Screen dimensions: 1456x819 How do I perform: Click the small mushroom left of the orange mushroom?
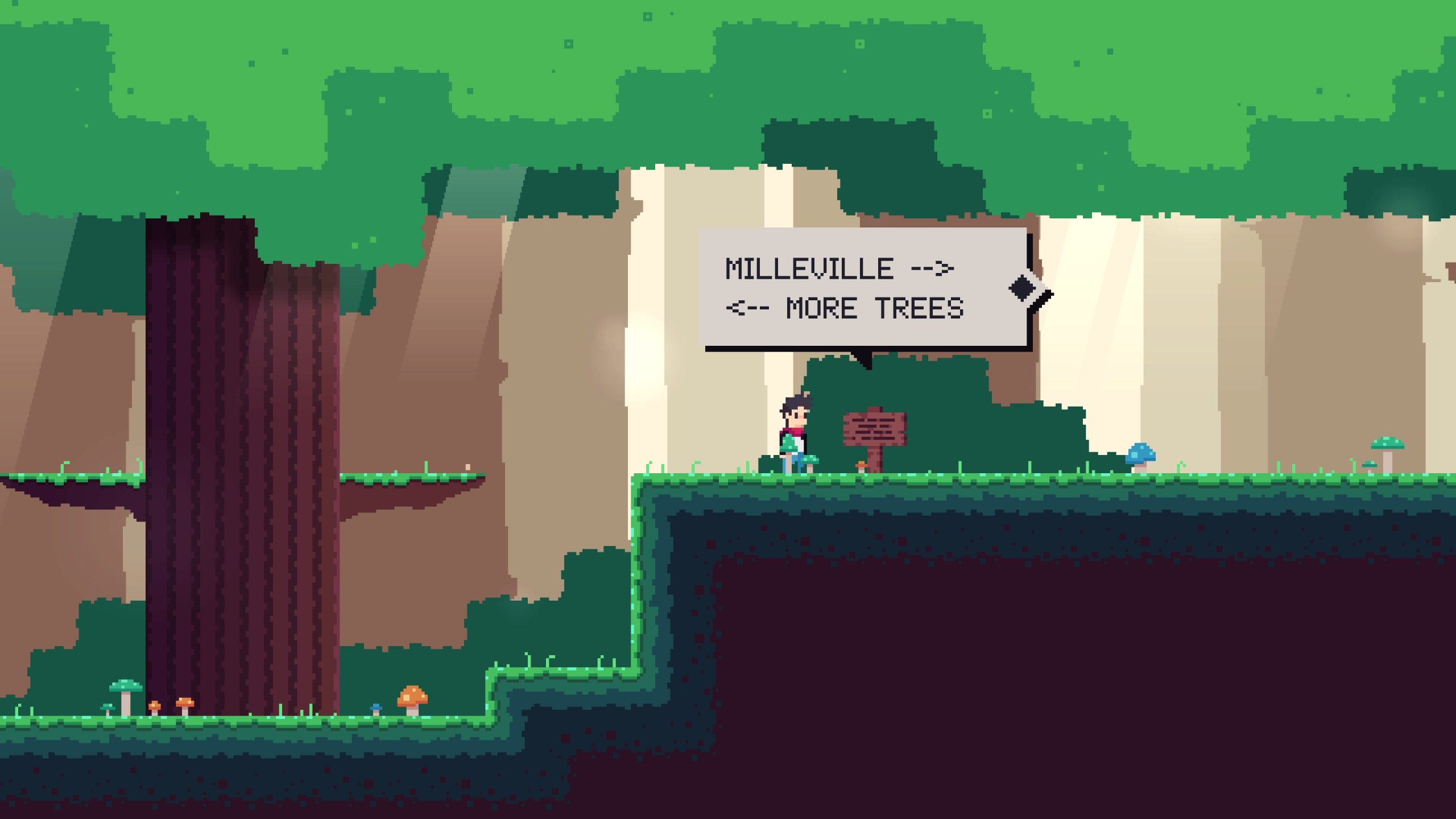point(108,708)
